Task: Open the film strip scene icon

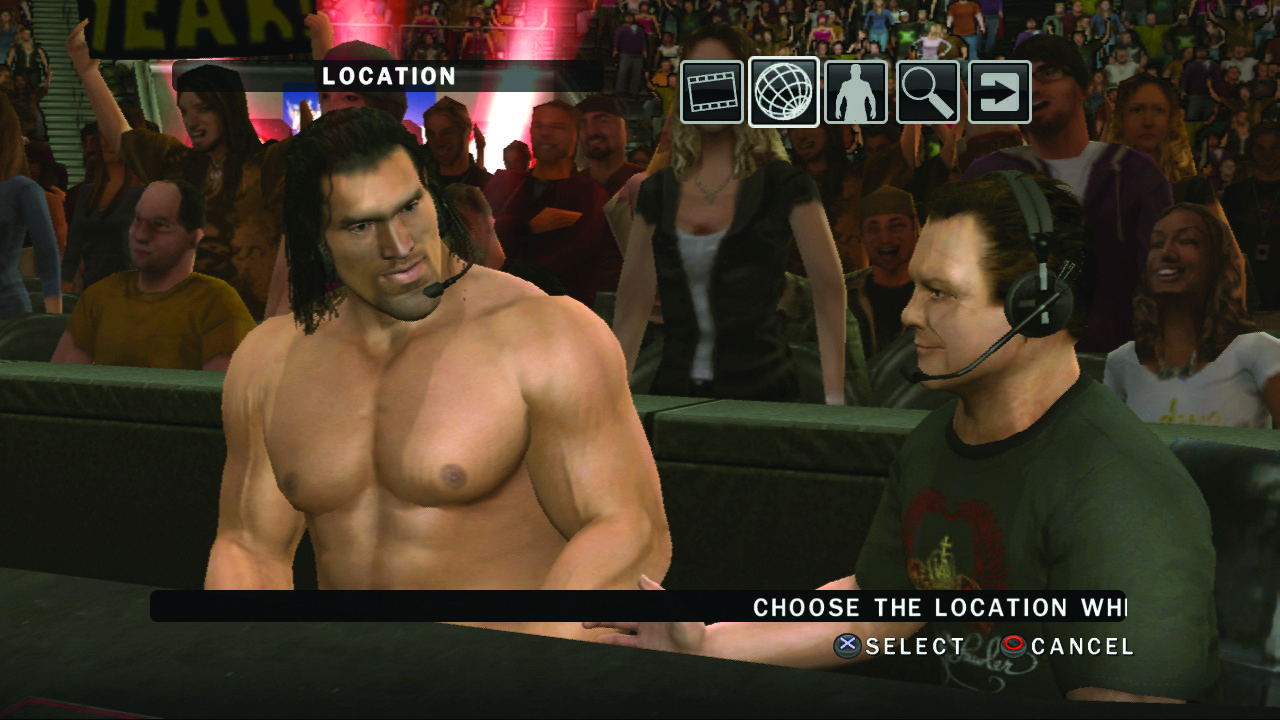Action: click(x=712, y=92)
